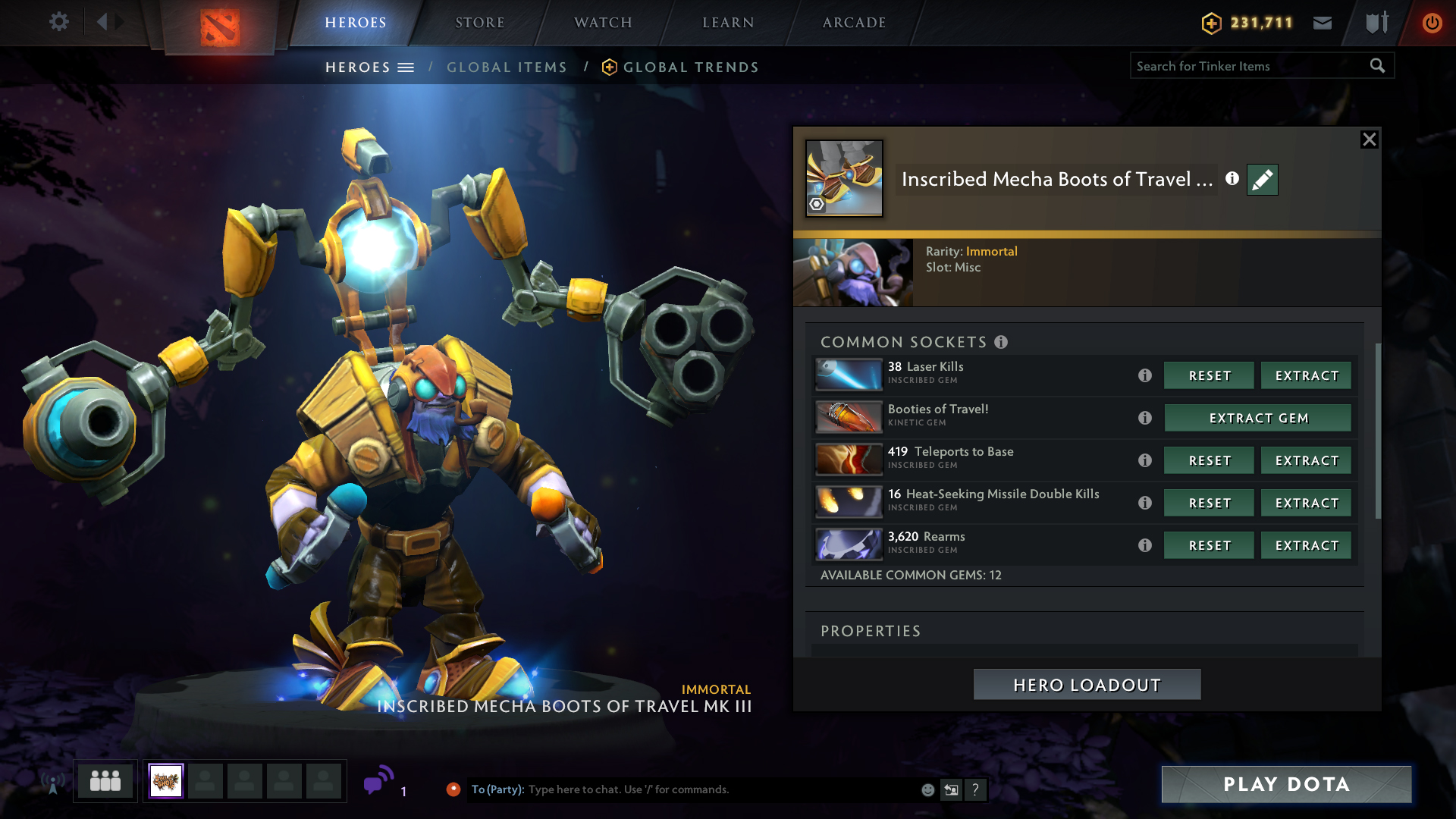Open Global Items section

[507, 67]
